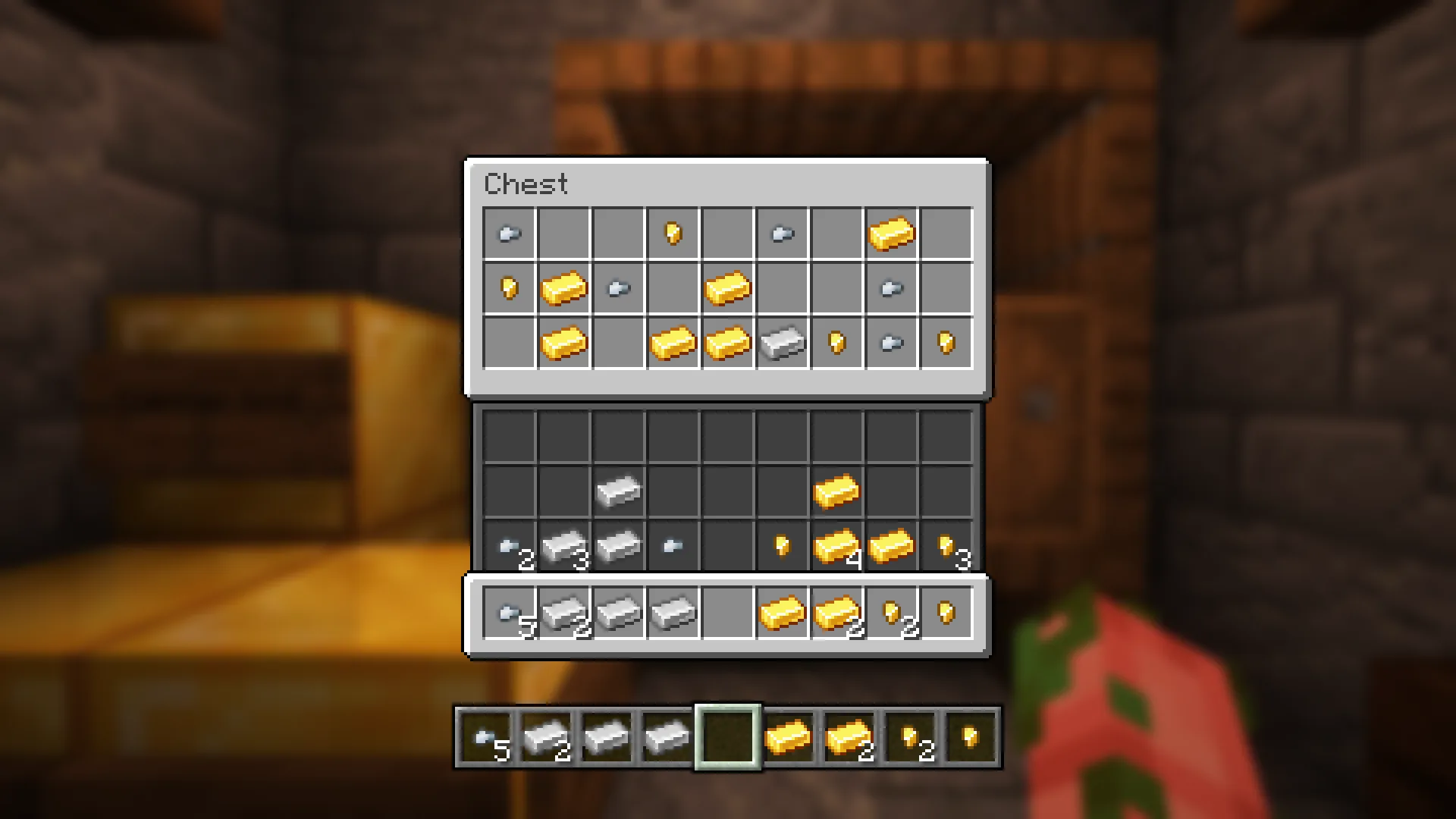Click the Chest title label
The height and width of the screenshot is (819, 1456).
point(527,184)
